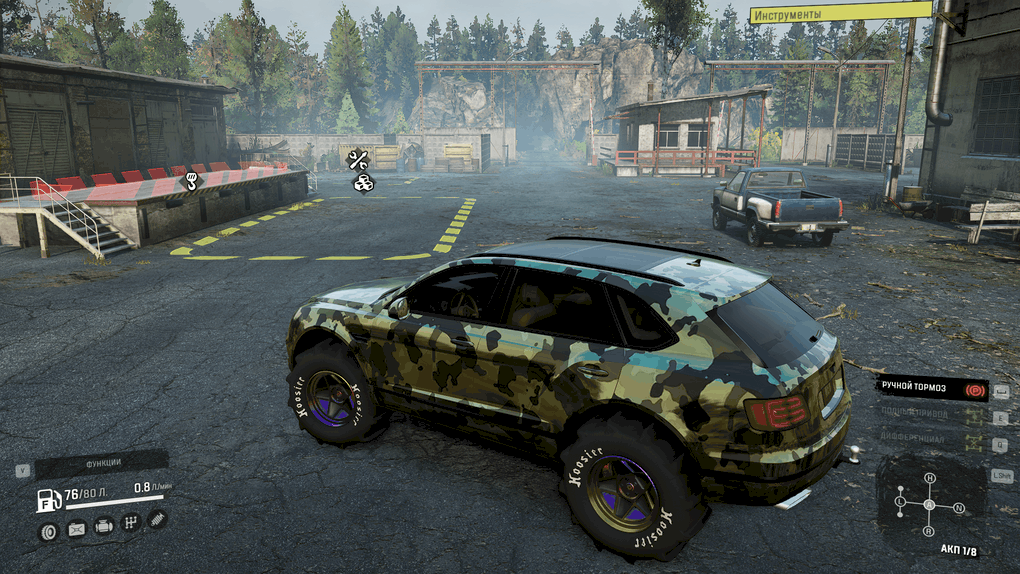Viewport: 1020px width, 574px height.
Task: Shift into R reverse gear
Action: tap(929, 531)
